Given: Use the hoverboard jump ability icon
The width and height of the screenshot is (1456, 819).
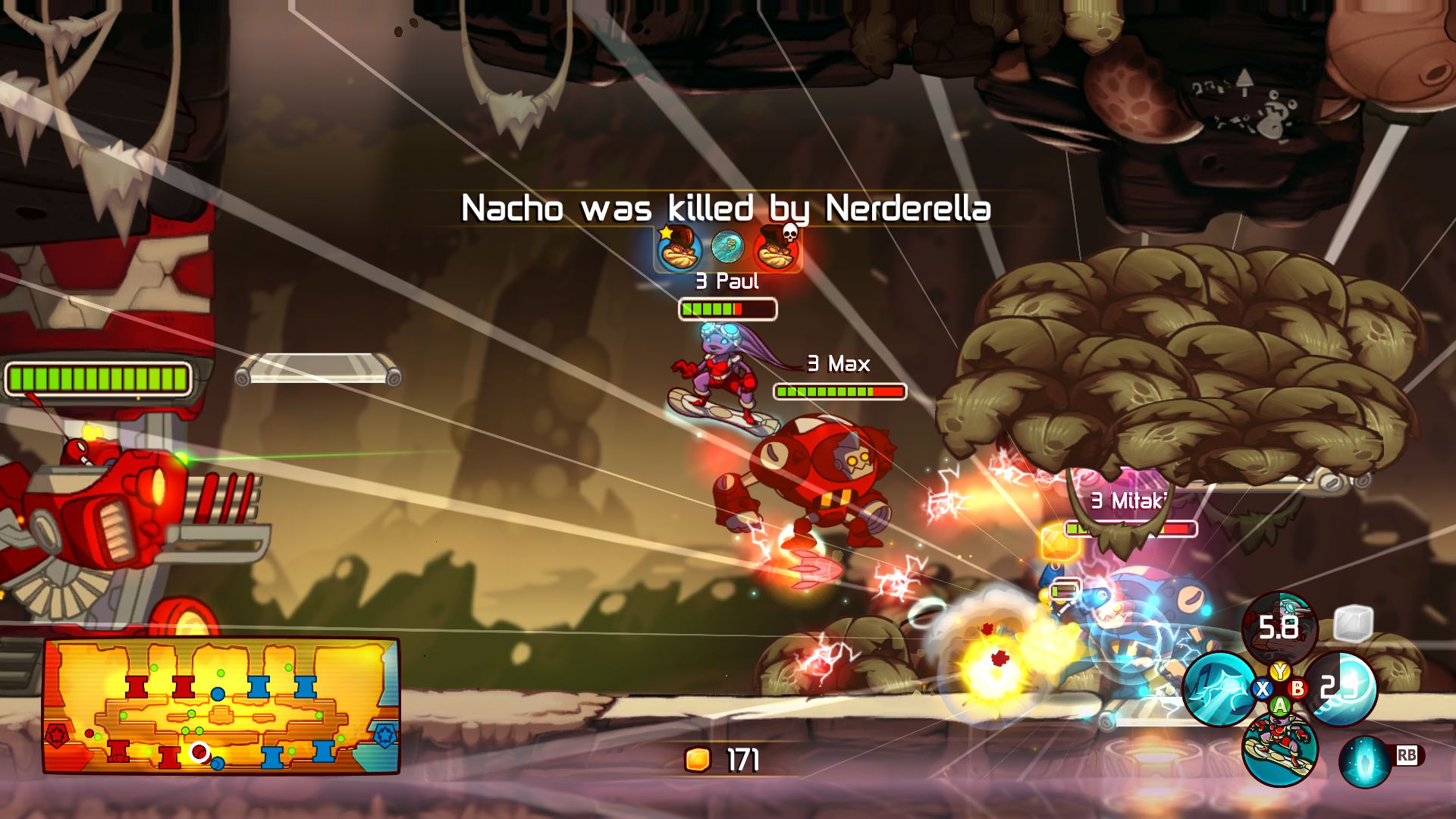Looking at the screenshot, I should click(1279, 748).
